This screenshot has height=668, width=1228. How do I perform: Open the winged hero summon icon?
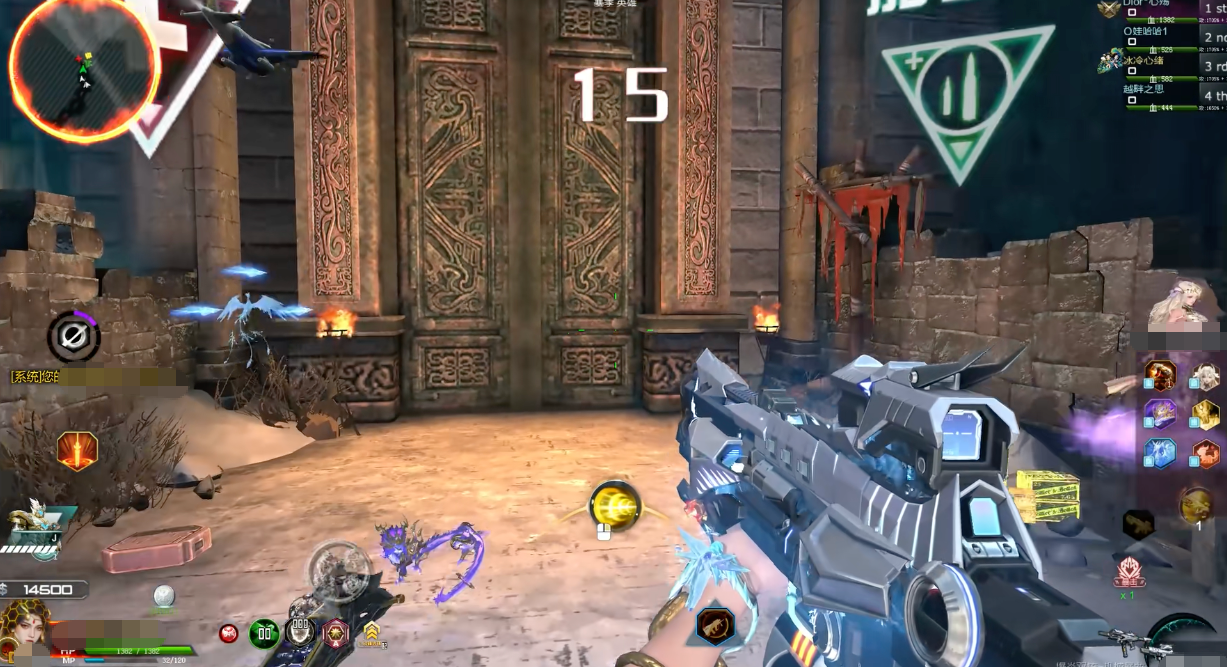34,523
